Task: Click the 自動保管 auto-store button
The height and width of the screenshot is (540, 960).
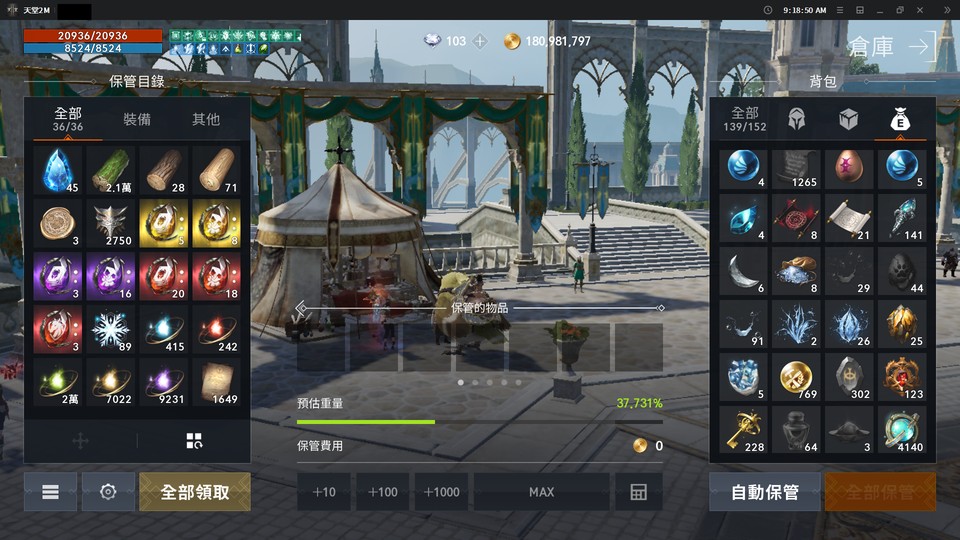Action: point(765,492)
